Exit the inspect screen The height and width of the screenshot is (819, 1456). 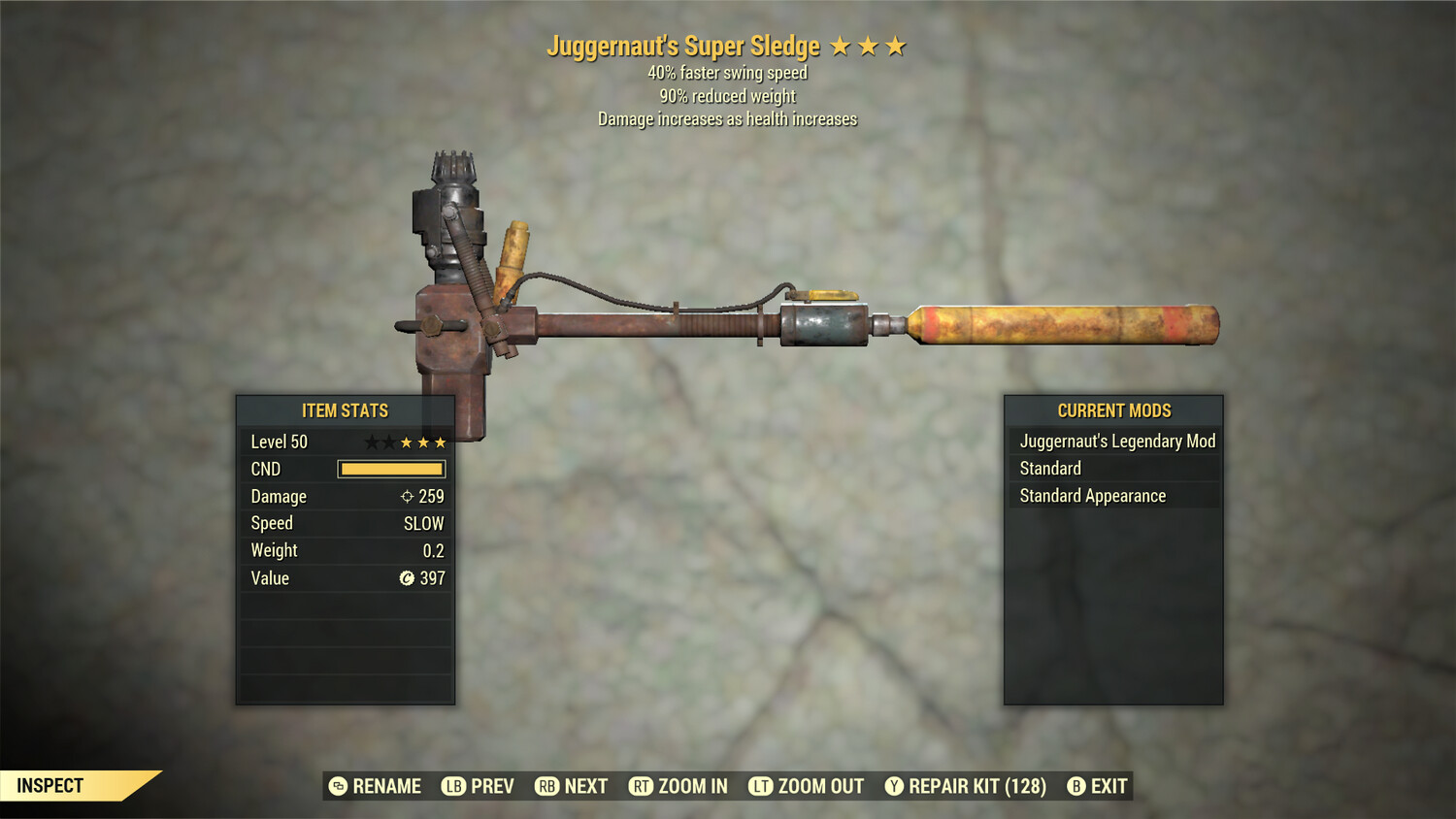(x=1098, y=786)
